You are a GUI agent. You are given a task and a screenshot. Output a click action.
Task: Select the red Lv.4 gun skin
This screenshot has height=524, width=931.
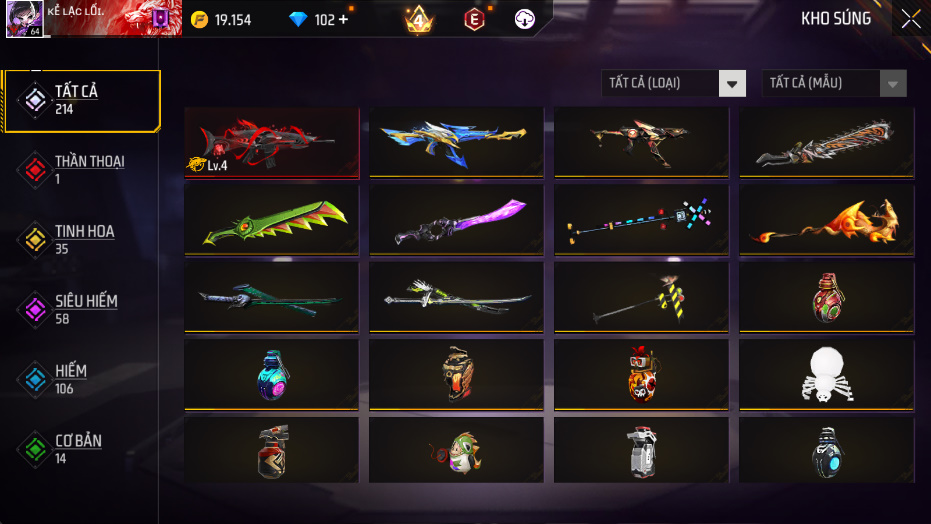coord(271,142)
